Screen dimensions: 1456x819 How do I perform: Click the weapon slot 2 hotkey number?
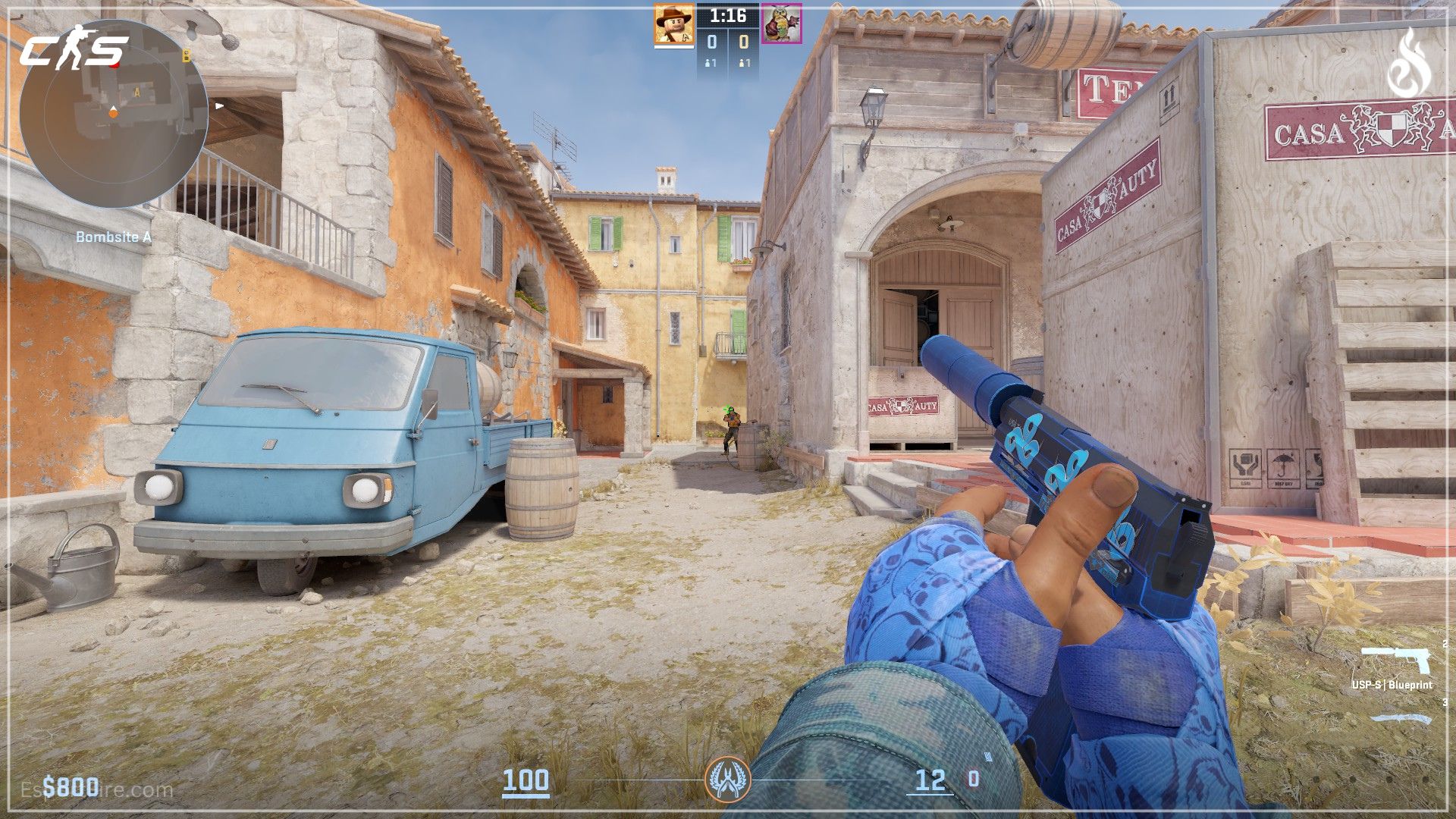[x=1445, y=644]
